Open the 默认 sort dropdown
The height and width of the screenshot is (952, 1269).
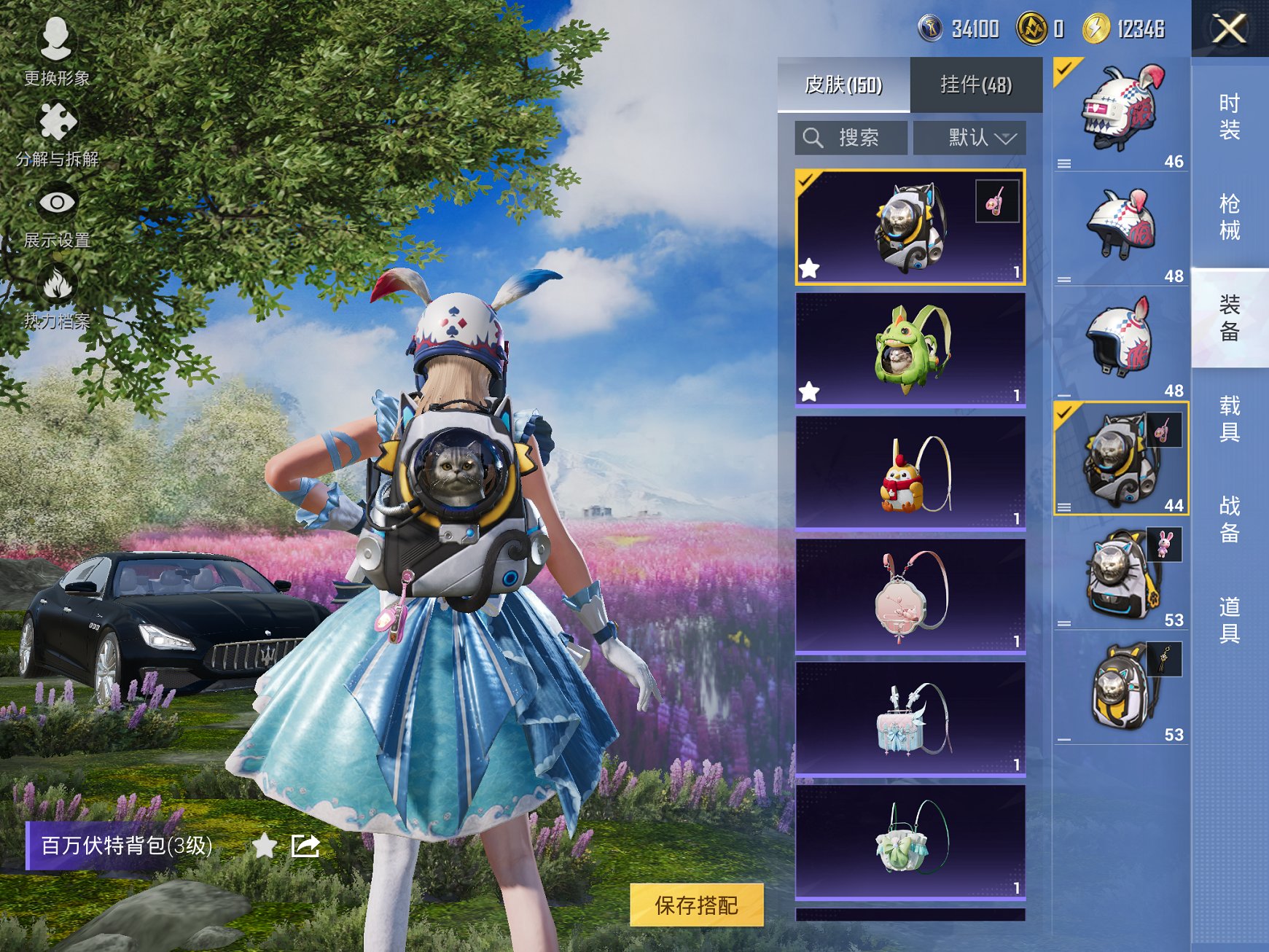tap(970, 138)
